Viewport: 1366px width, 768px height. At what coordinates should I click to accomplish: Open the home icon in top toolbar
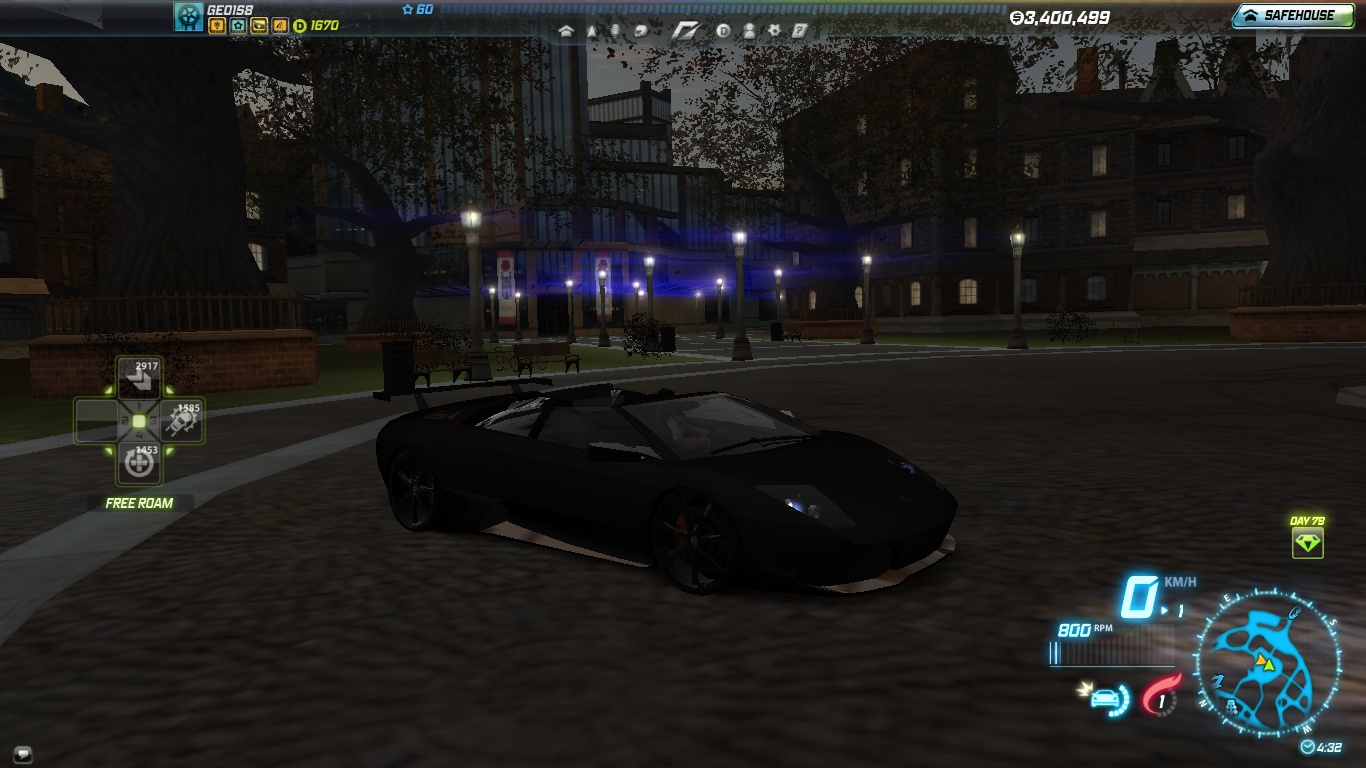tap(567, 31)
